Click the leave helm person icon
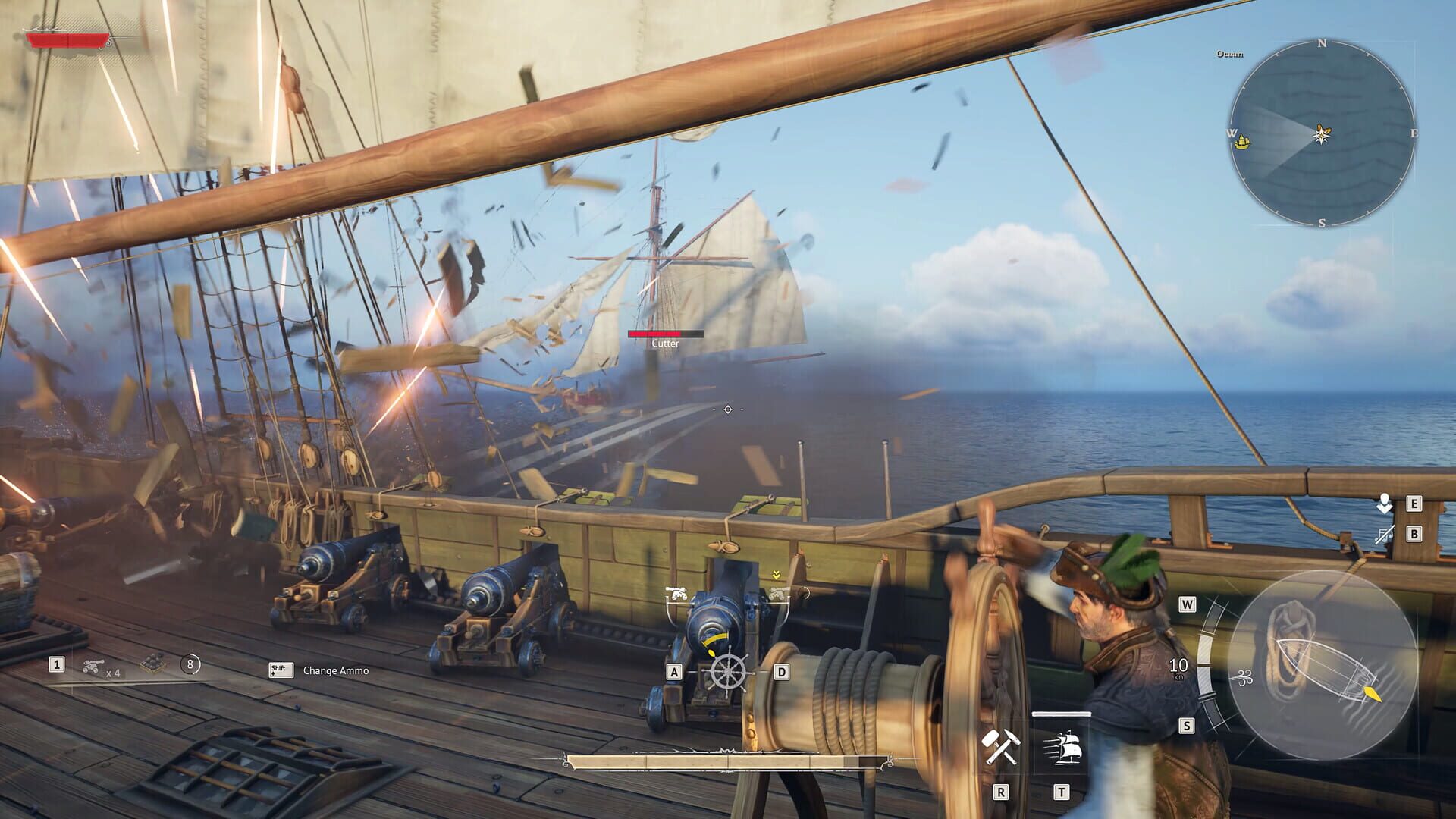1456x819 pixels. (1385, 504)
